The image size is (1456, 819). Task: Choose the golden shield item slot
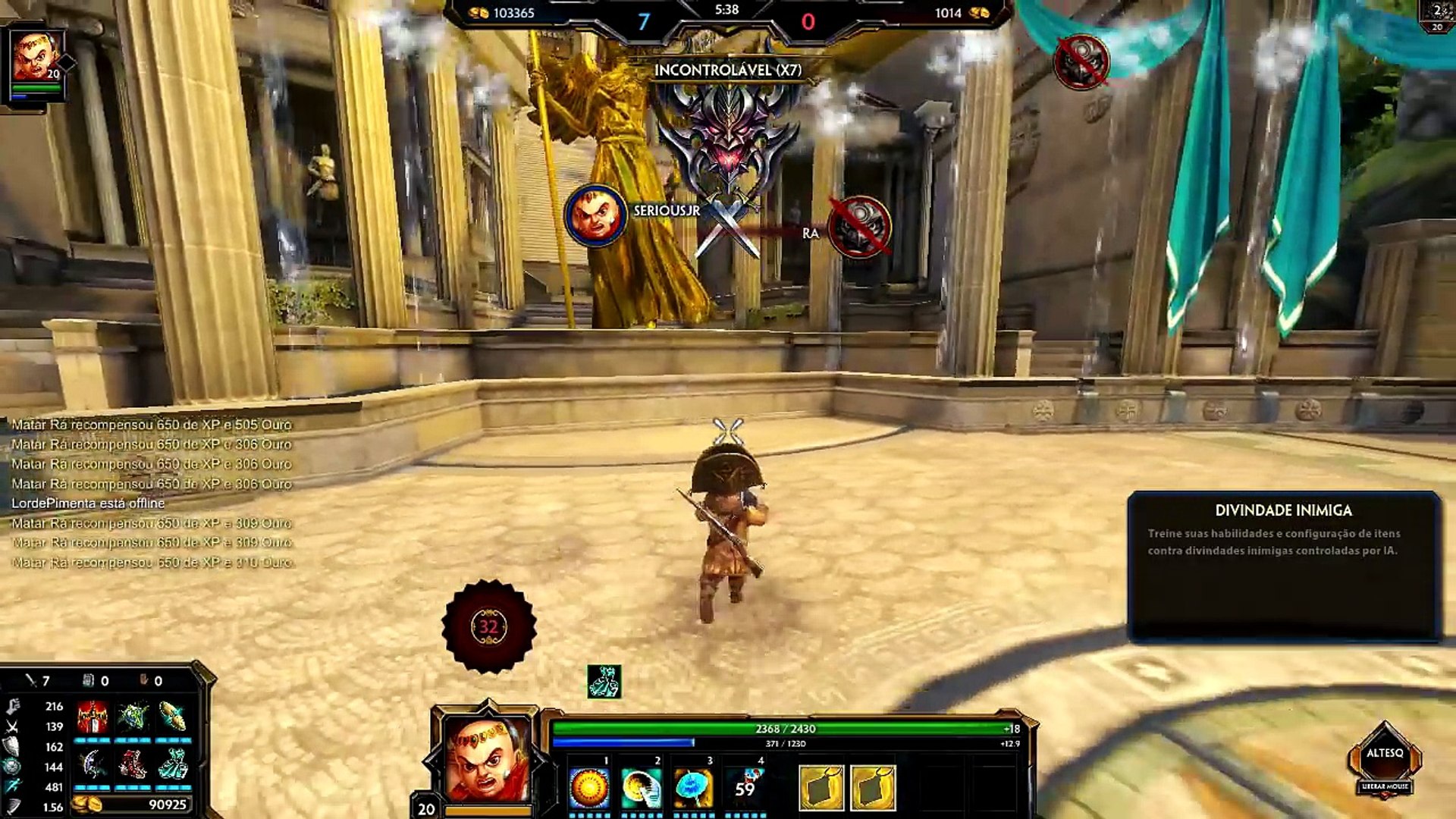pos(173,717)
